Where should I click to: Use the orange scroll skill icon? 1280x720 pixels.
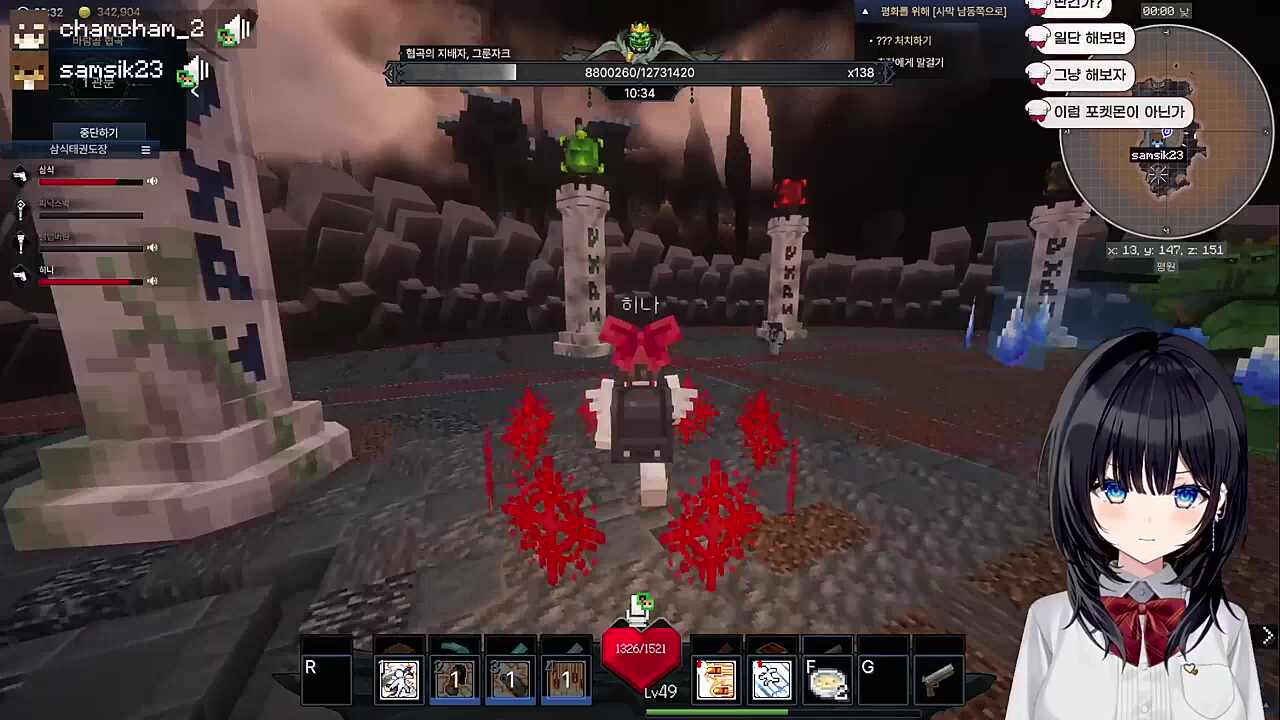(716, 680)
